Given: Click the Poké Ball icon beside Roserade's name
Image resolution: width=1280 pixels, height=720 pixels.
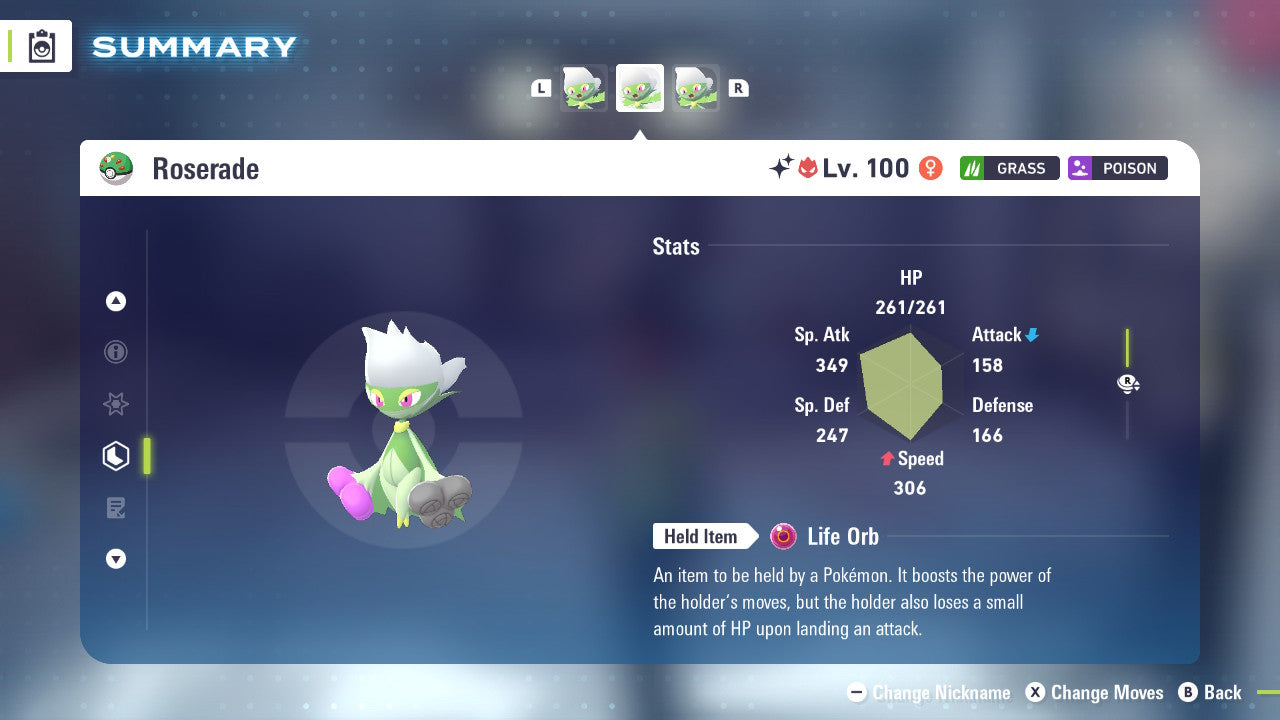Looking at the screenshot, I should pyautogui.click(x=117, y=167).
